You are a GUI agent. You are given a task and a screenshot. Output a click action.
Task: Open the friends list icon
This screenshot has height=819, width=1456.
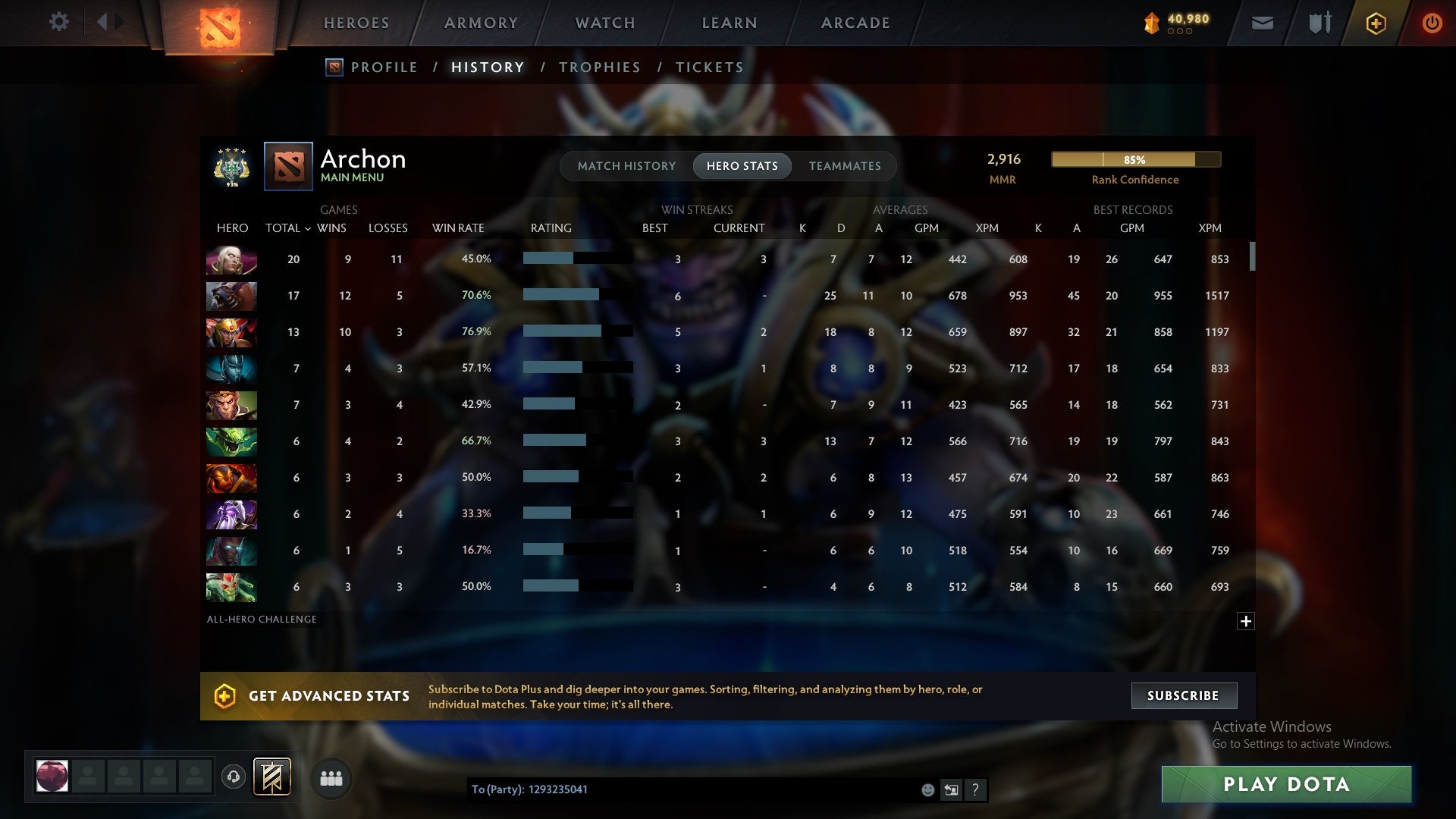tap(331, 777)
